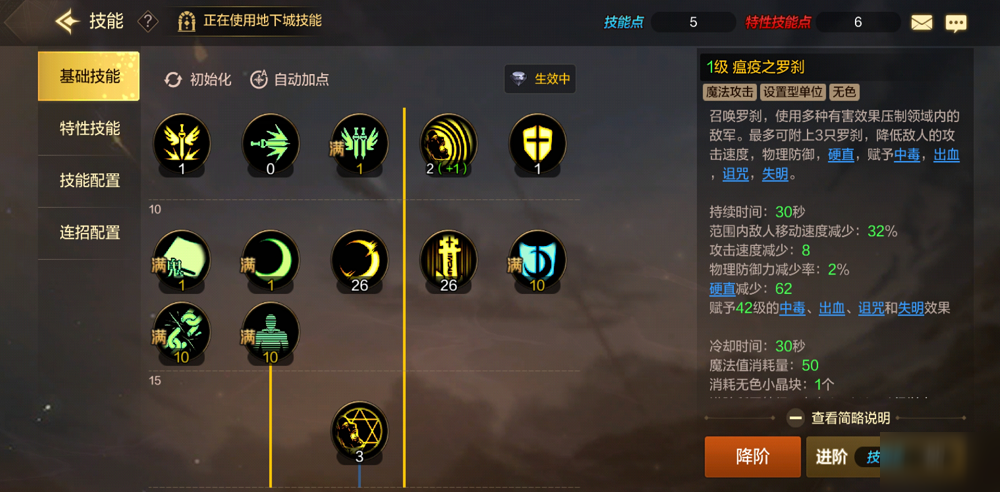
Task: Open the 特性技能 tab
Action: pos(89,129)
